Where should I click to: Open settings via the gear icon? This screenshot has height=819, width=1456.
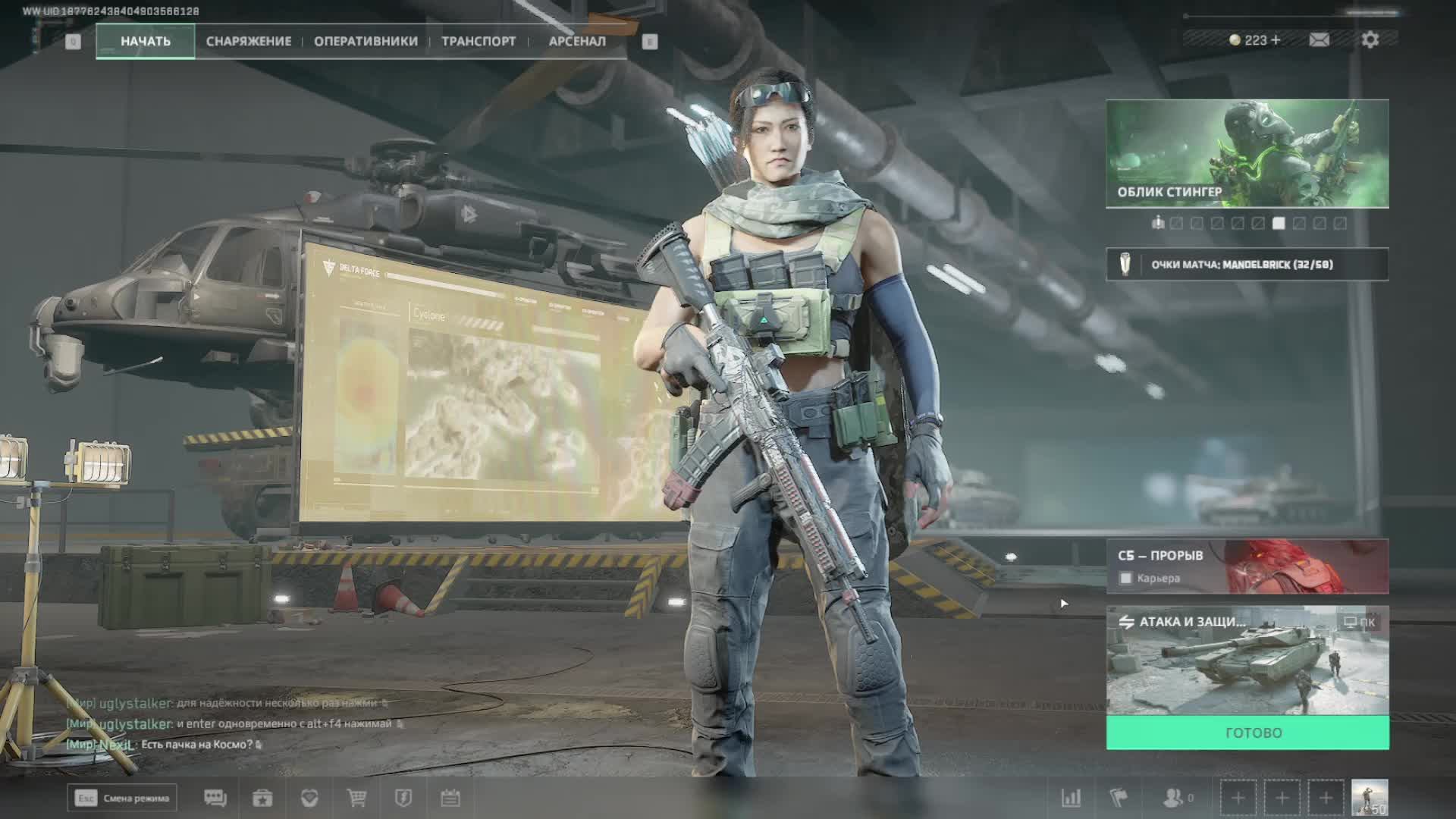(1370, 39)
